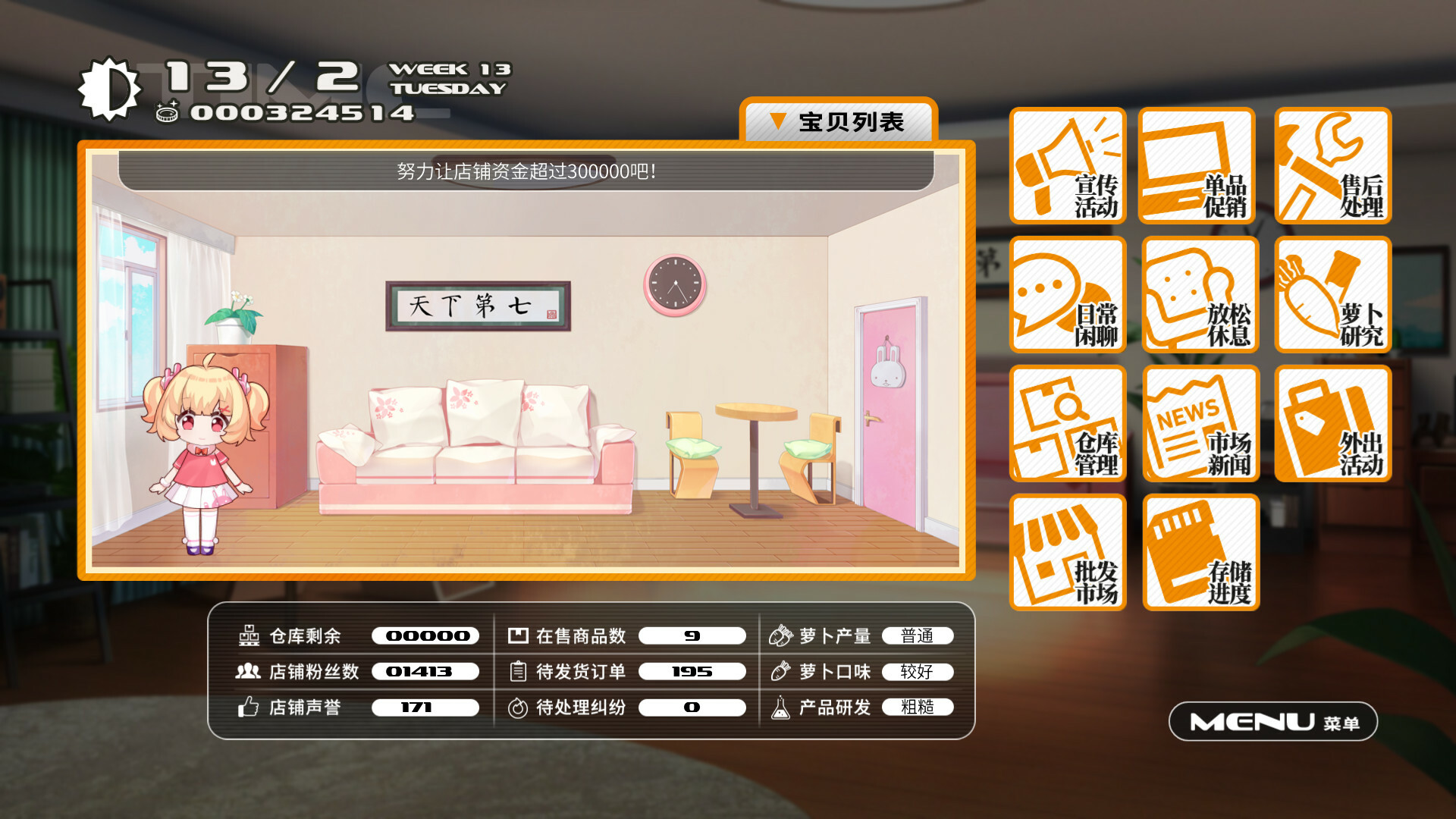Choose 放松休息 to rest
The height and width of the screenshot is (819, 1456).
pos(1200,295)
